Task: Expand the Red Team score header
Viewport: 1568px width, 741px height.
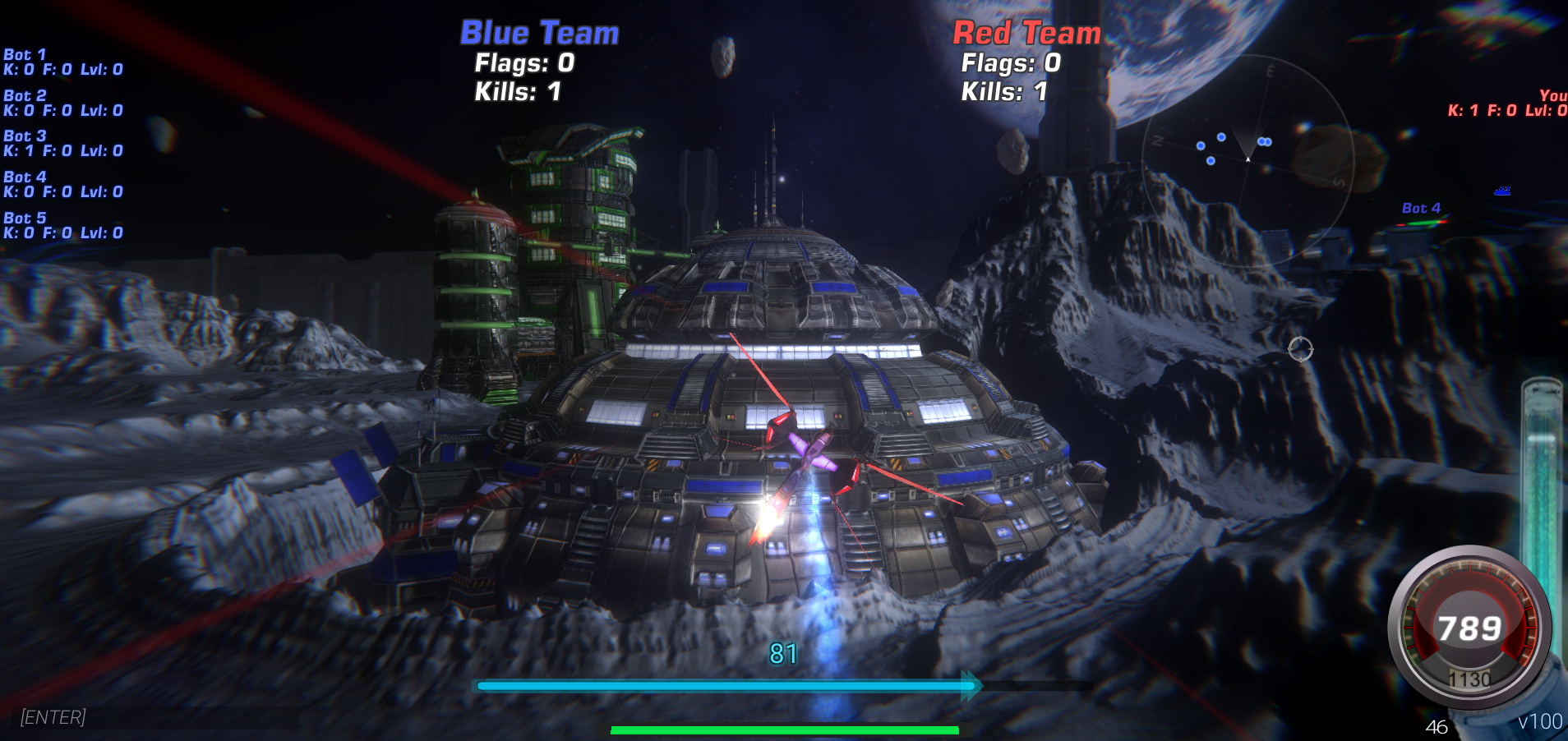Action: coord(1026,34)
